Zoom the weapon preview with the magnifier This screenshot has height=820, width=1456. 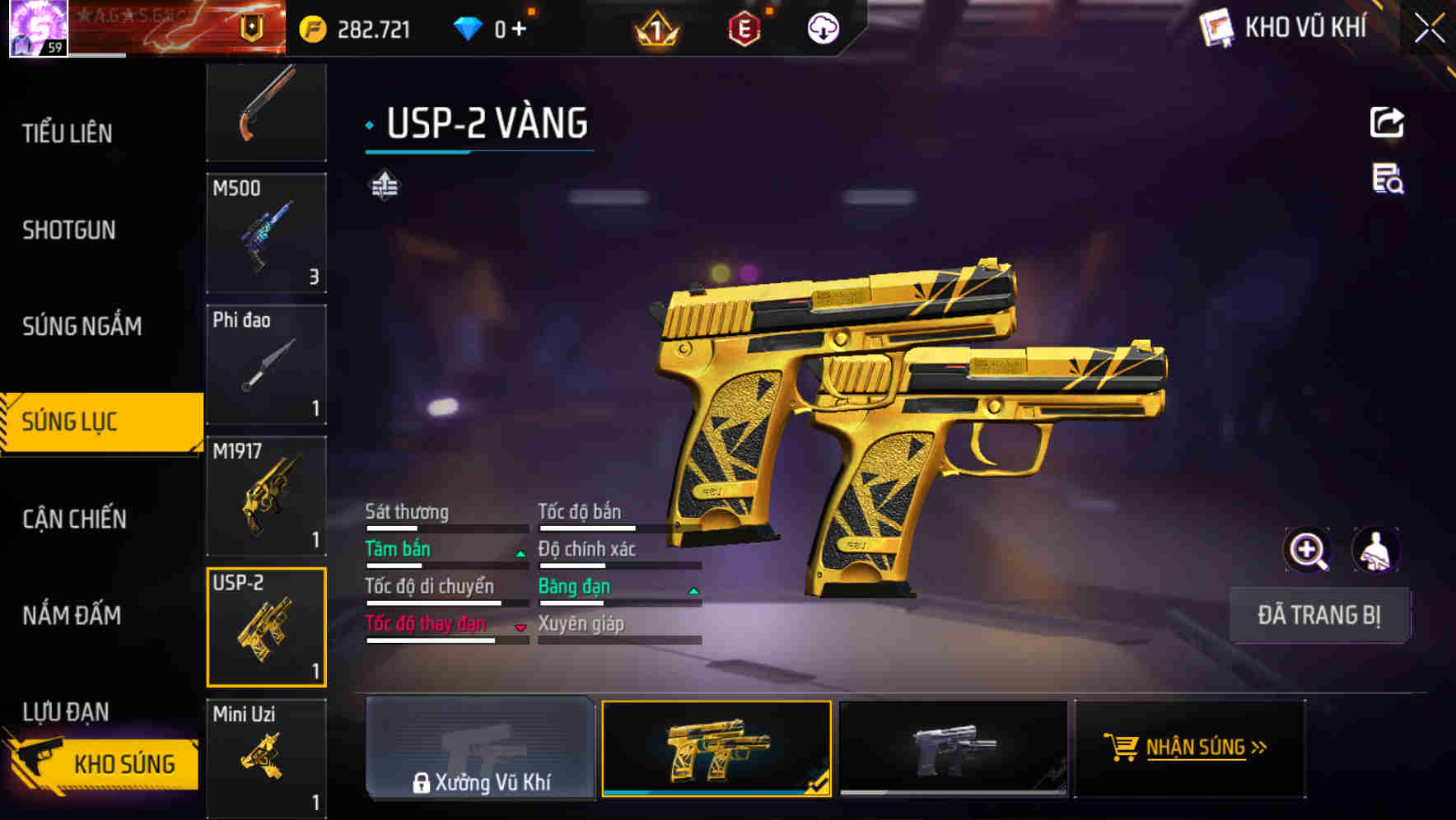[x=1309, y=549]
